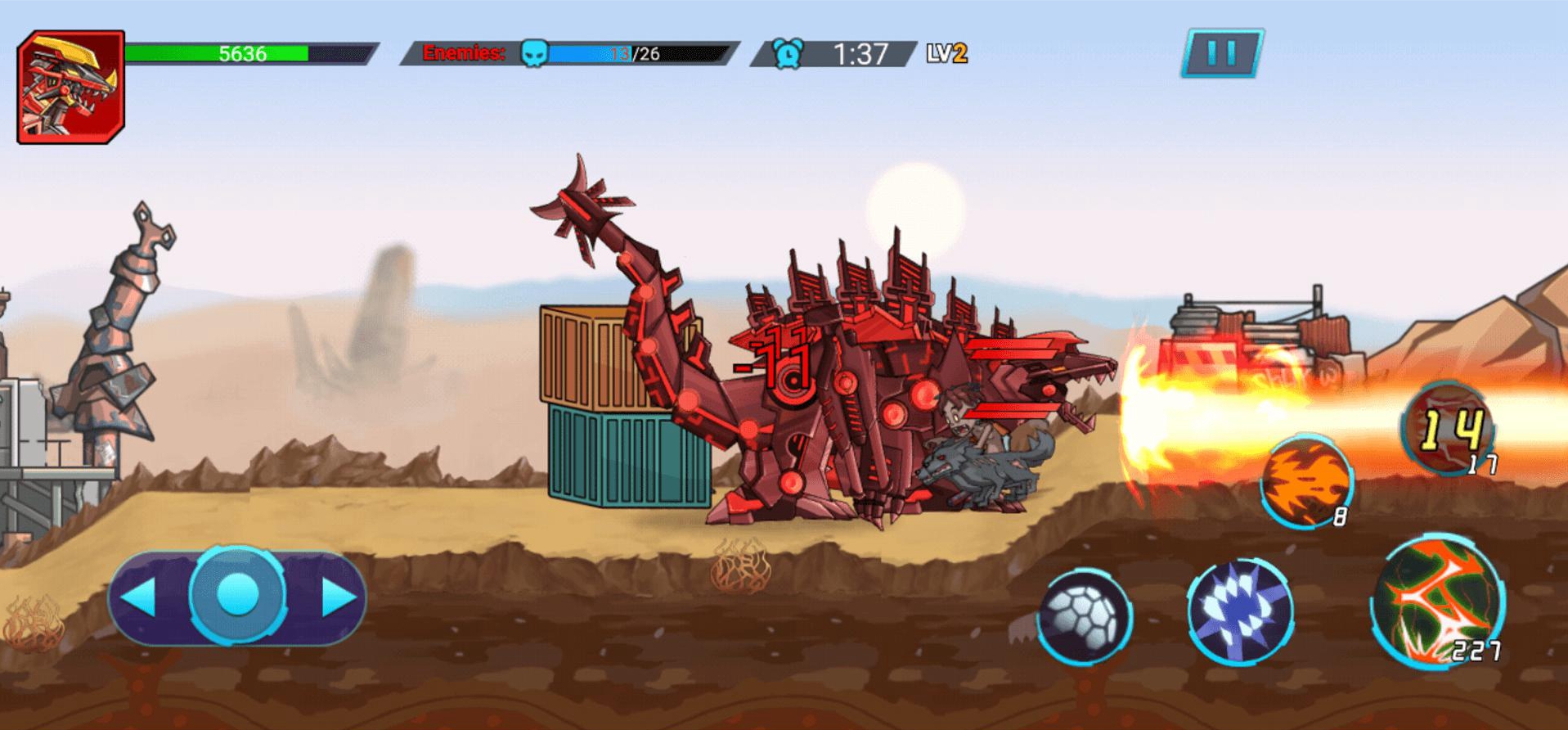
Task: Activate the soccer-ball shell skill
Action: tap(1085, 615)
